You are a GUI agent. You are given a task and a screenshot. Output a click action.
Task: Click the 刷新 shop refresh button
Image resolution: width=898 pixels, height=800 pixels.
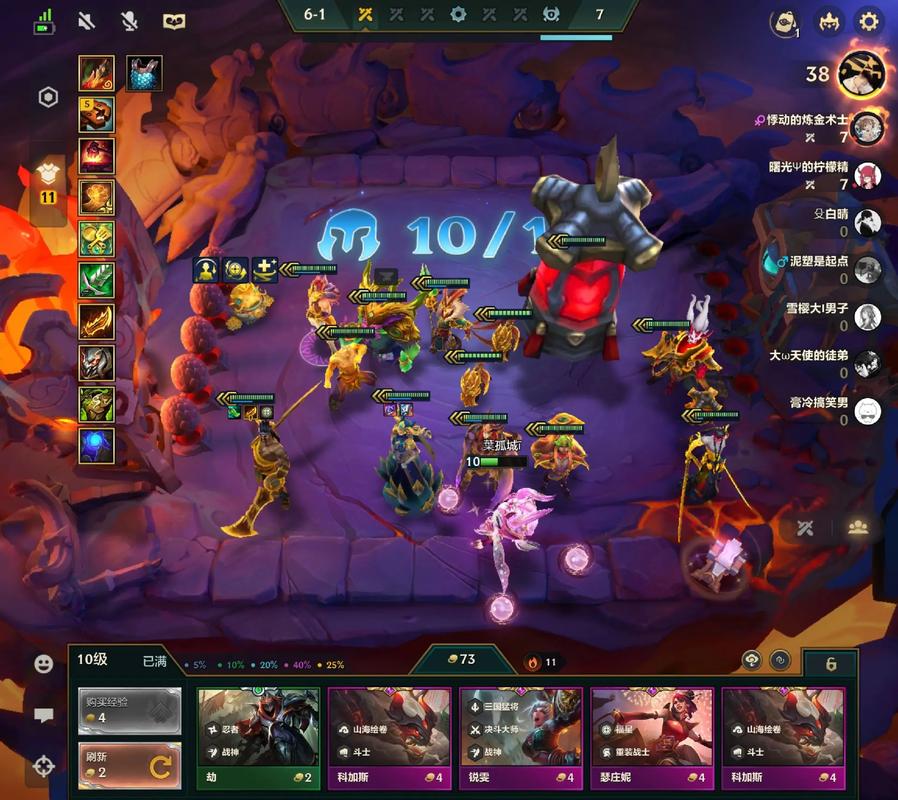coord(130,766)
